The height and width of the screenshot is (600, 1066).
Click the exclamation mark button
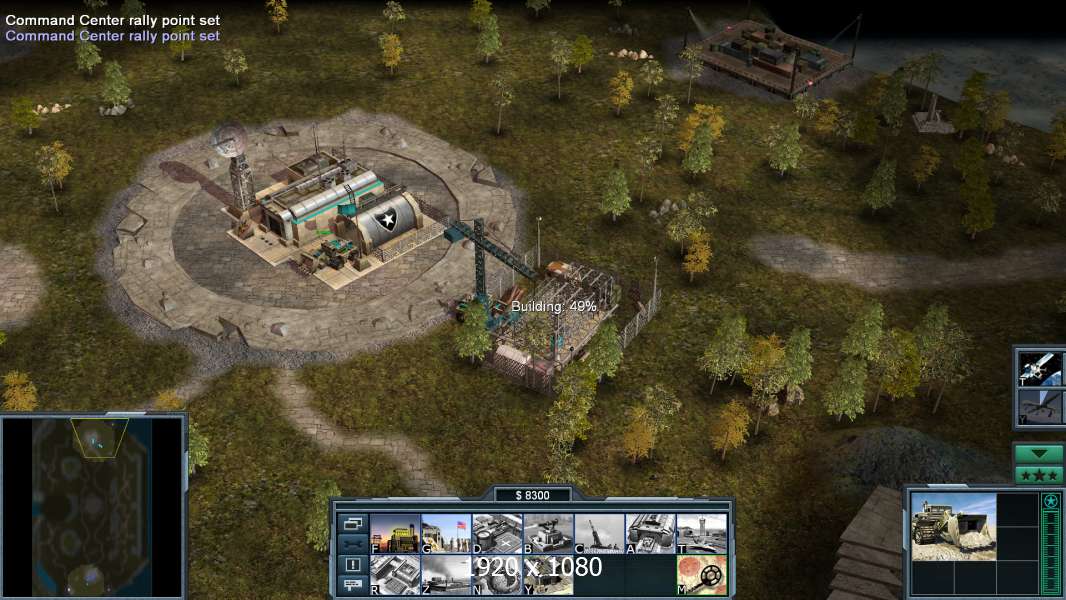353,564
